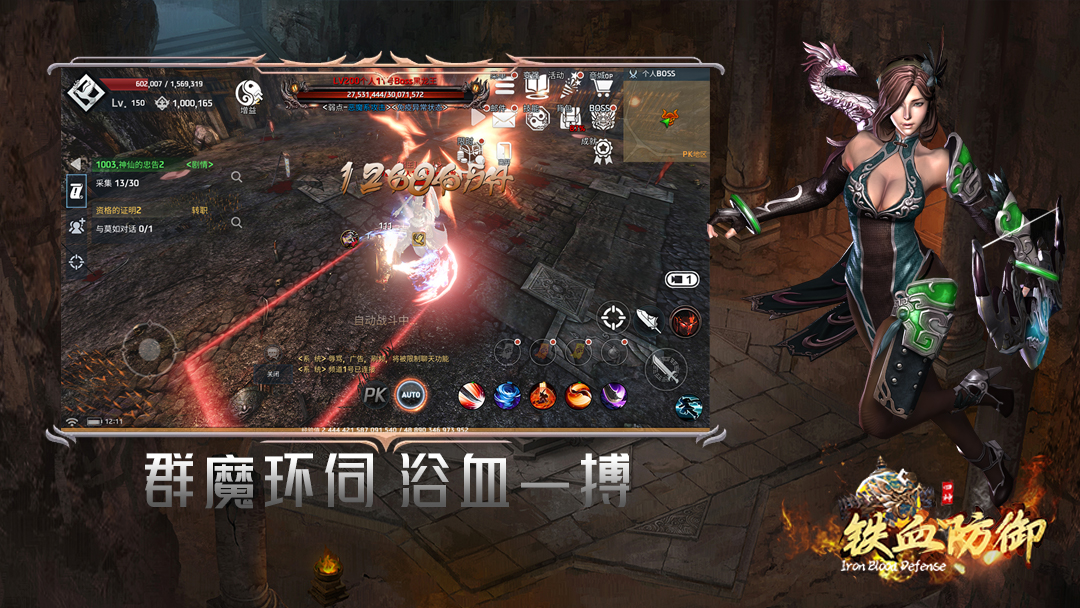
Task: Open the 商城 shop cart
Action: tap(601, 87)
